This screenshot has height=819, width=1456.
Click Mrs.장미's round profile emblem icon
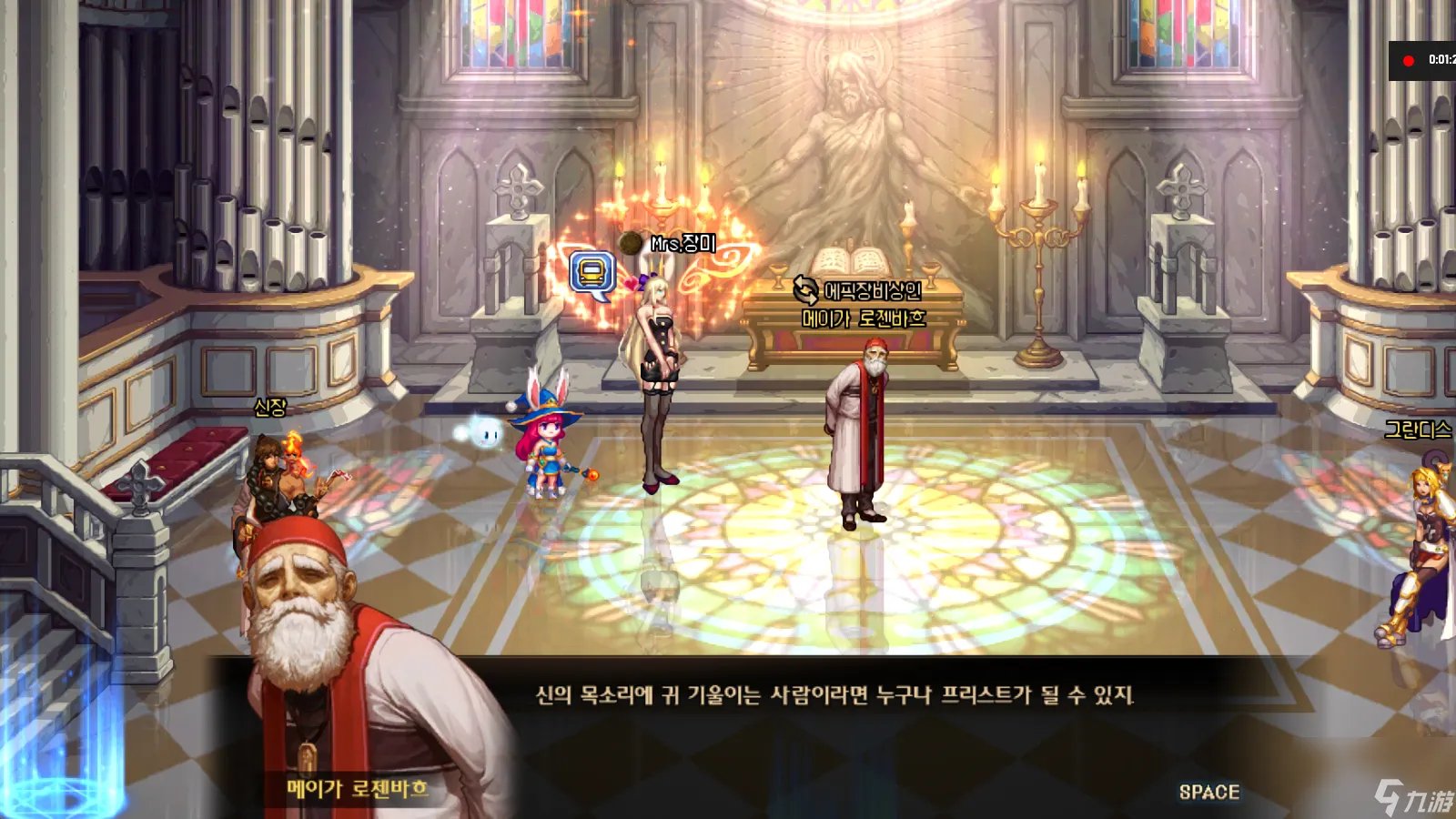pos(629,241)
